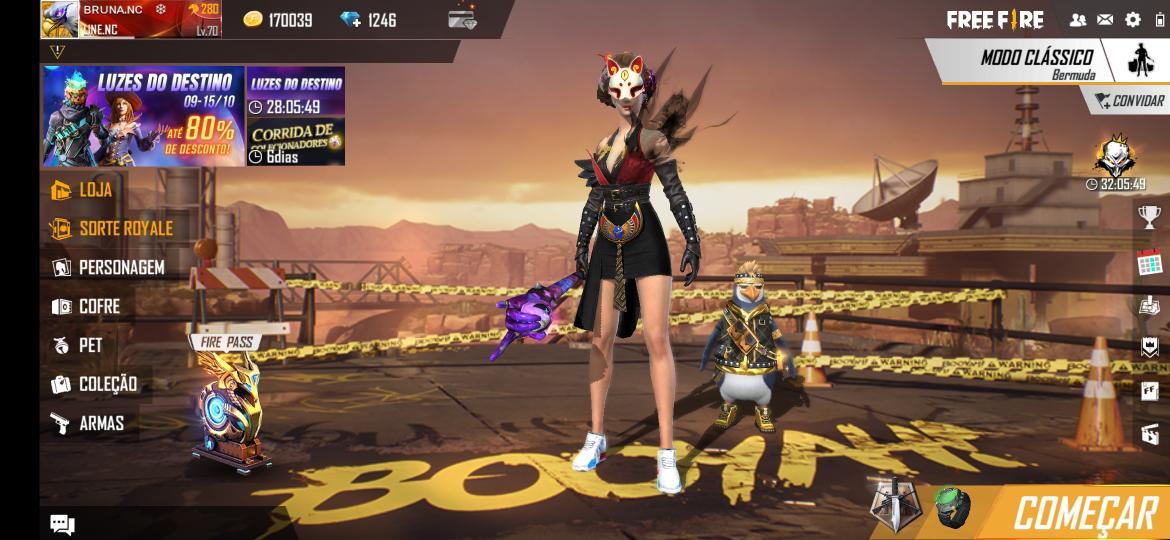Open the friends list icon
Image resolution: width=1170 pixels, height=540 pixels.
[1078, 19]
